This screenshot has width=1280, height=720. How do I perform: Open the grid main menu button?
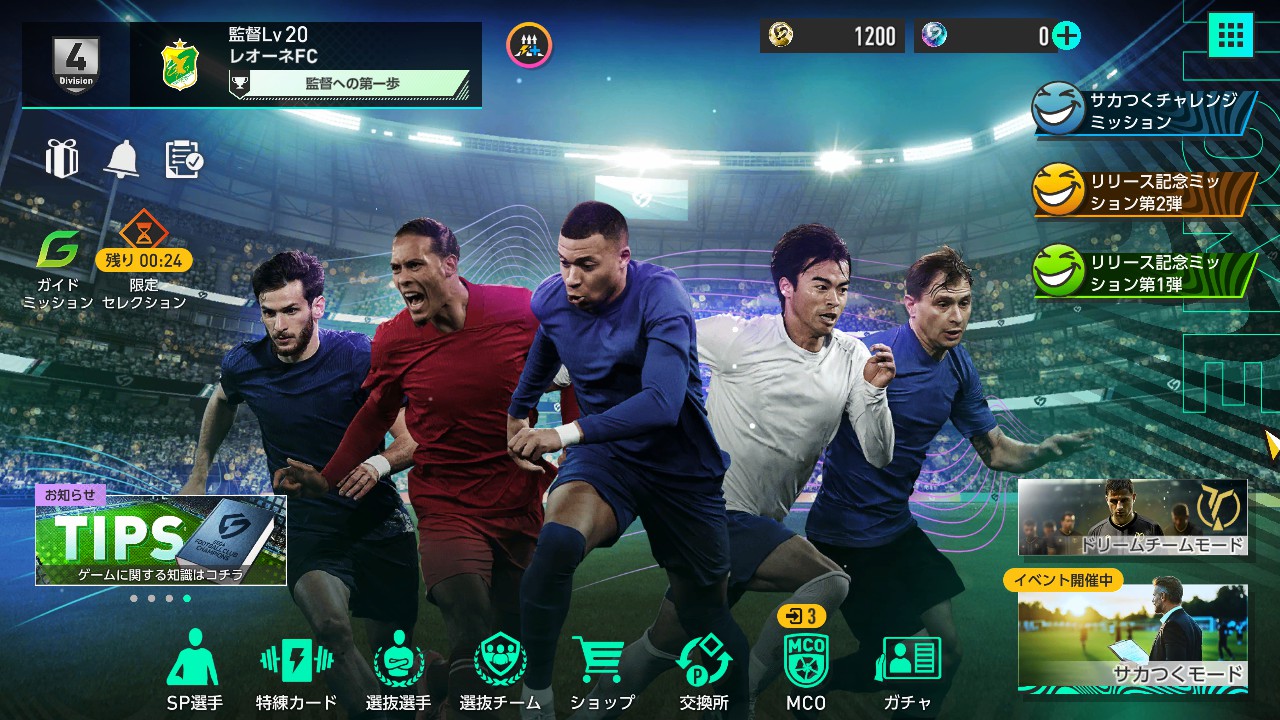coord(1230,36)
